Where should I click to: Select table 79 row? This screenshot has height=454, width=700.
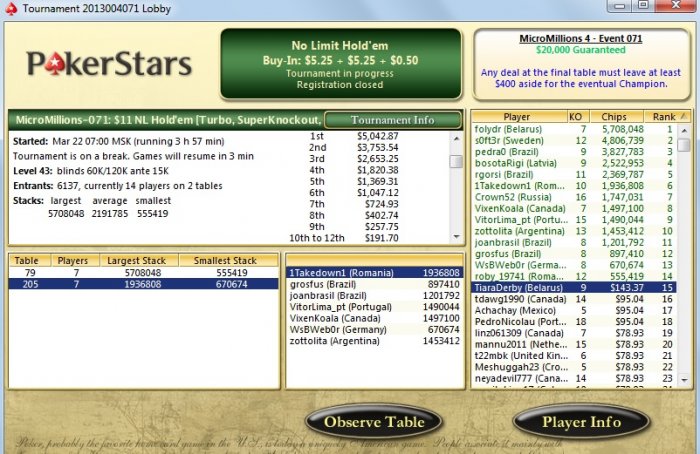point(143,271)
